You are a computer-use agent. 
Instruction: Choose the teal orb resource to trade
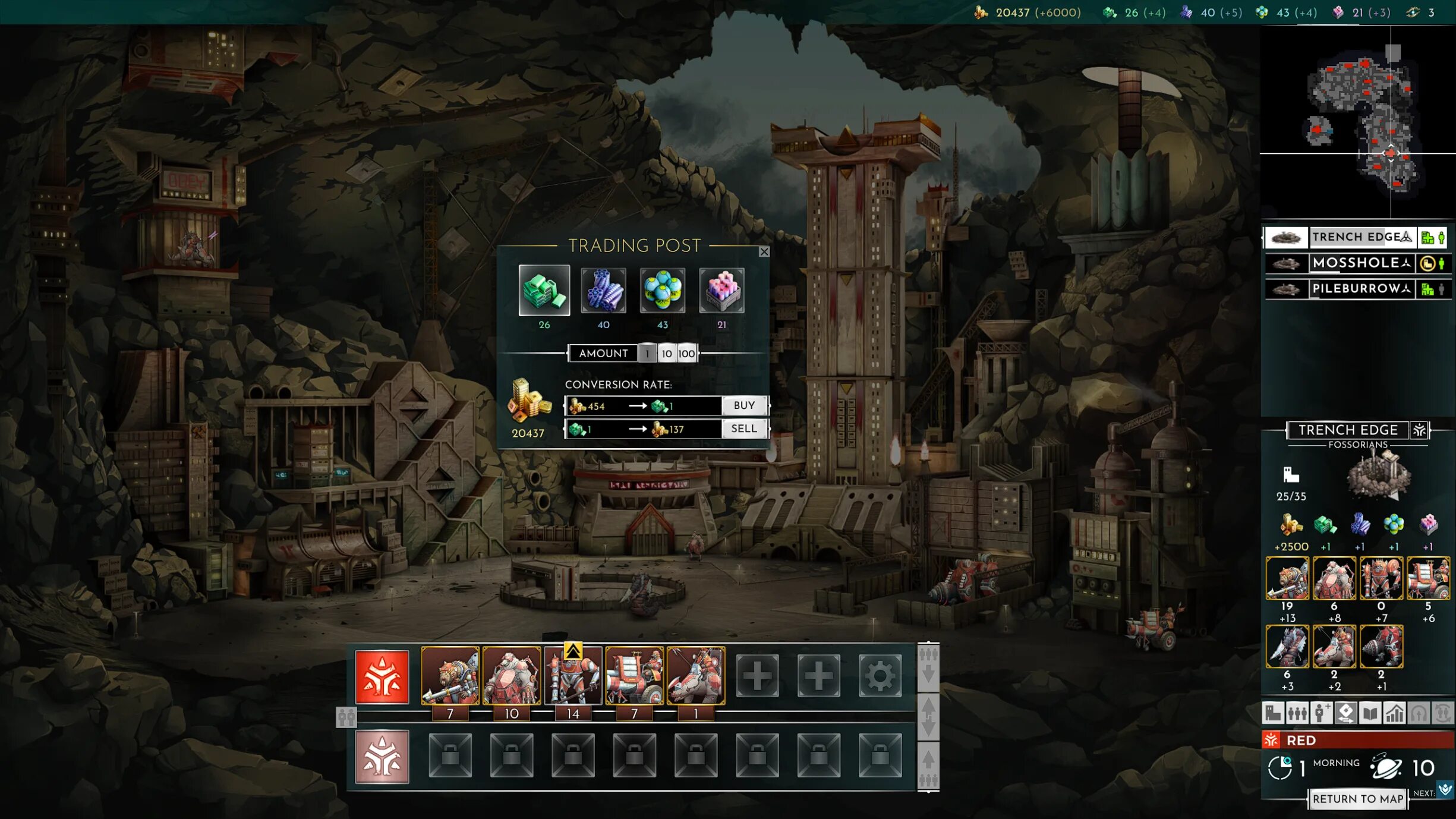click(x=662, y=291)
